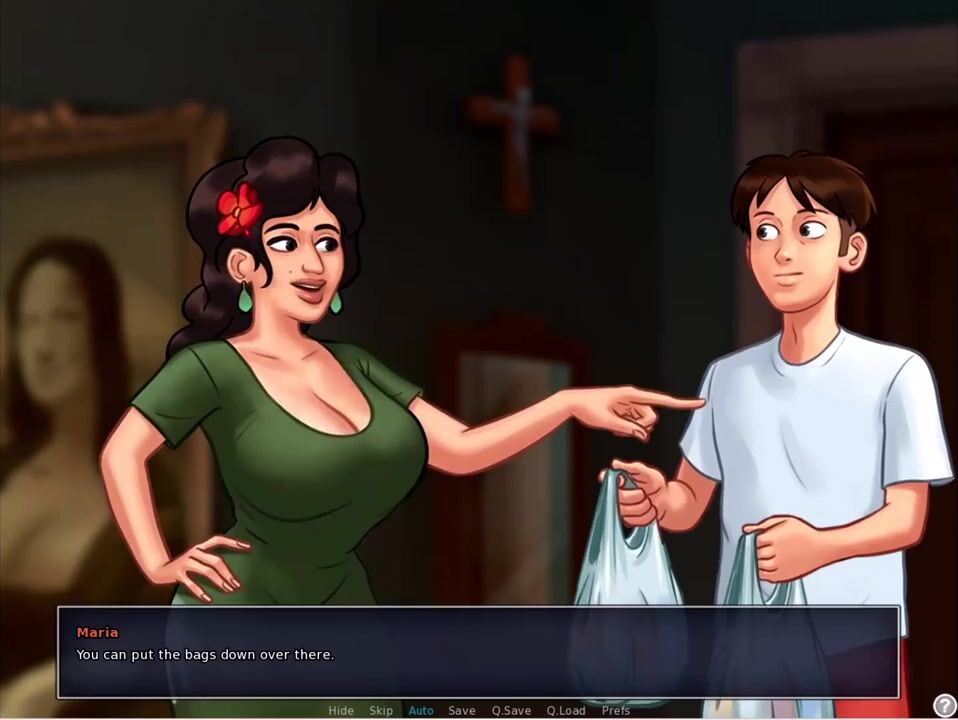Click the question mark help icon
The image size is (958, 720).
coord(943,706)
